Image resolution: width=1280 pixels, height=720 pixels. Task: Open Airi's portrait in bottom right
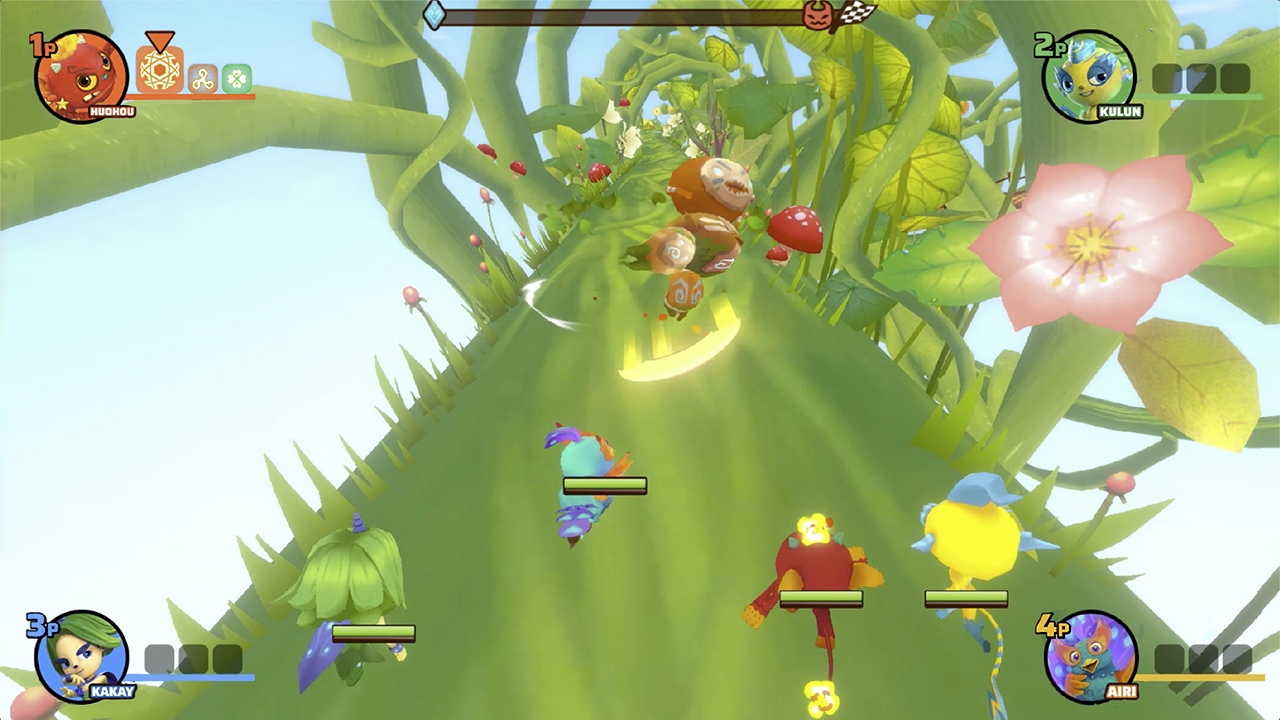click(x=1090, y=657)
